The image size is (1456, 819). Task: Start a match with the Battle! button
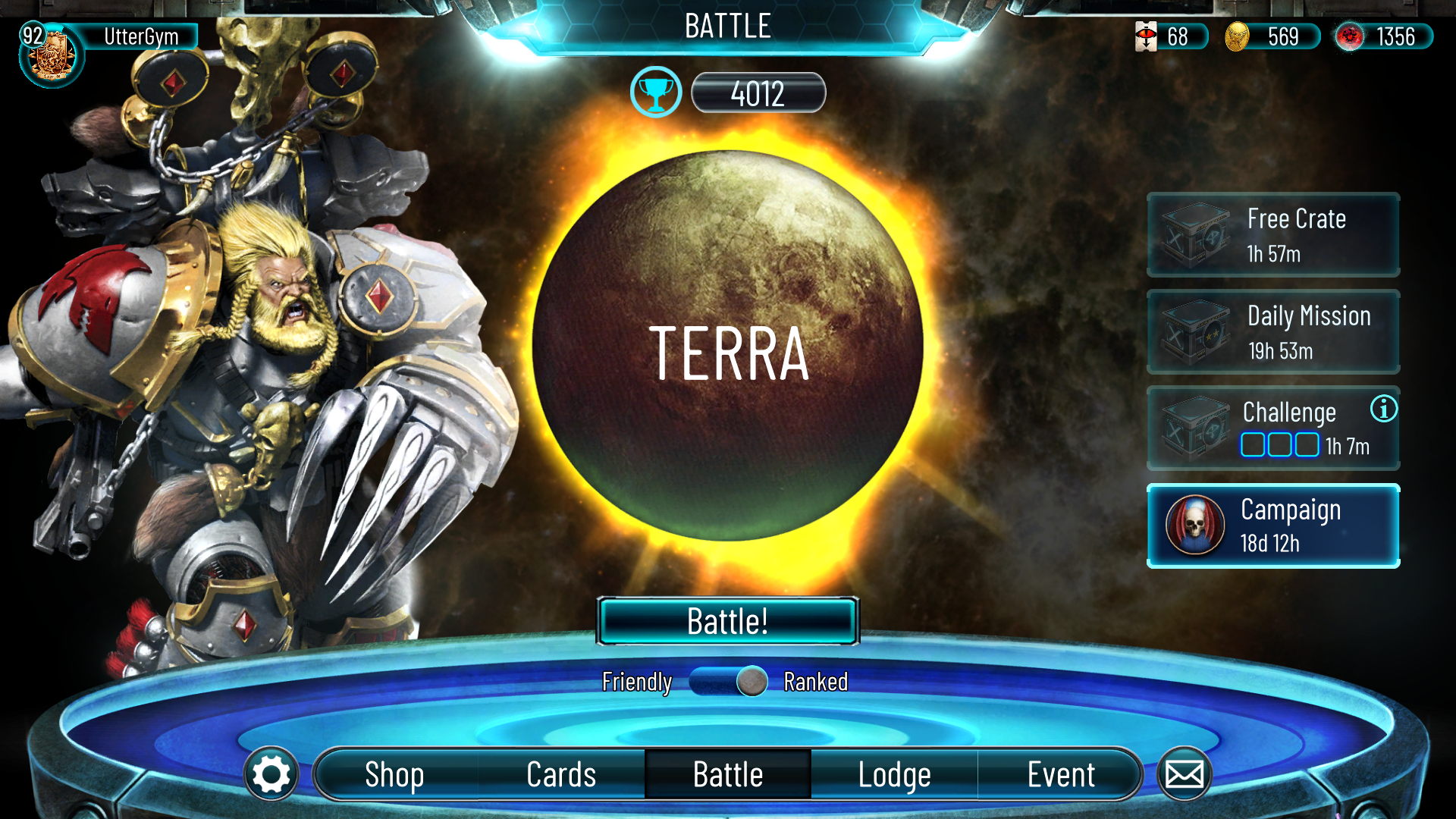point(728,621)
